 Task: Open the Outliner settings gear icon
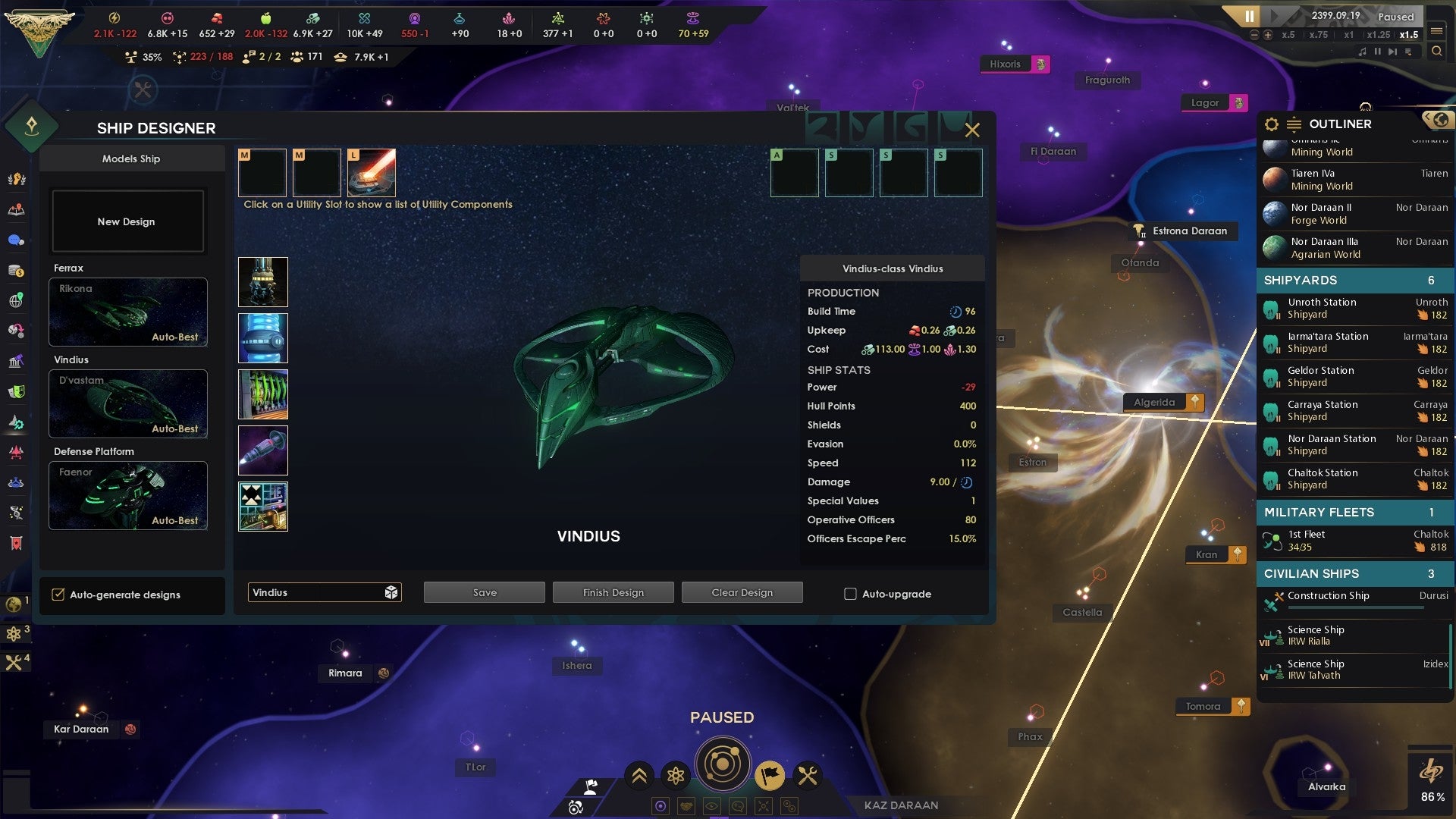tap(1270, 124)
